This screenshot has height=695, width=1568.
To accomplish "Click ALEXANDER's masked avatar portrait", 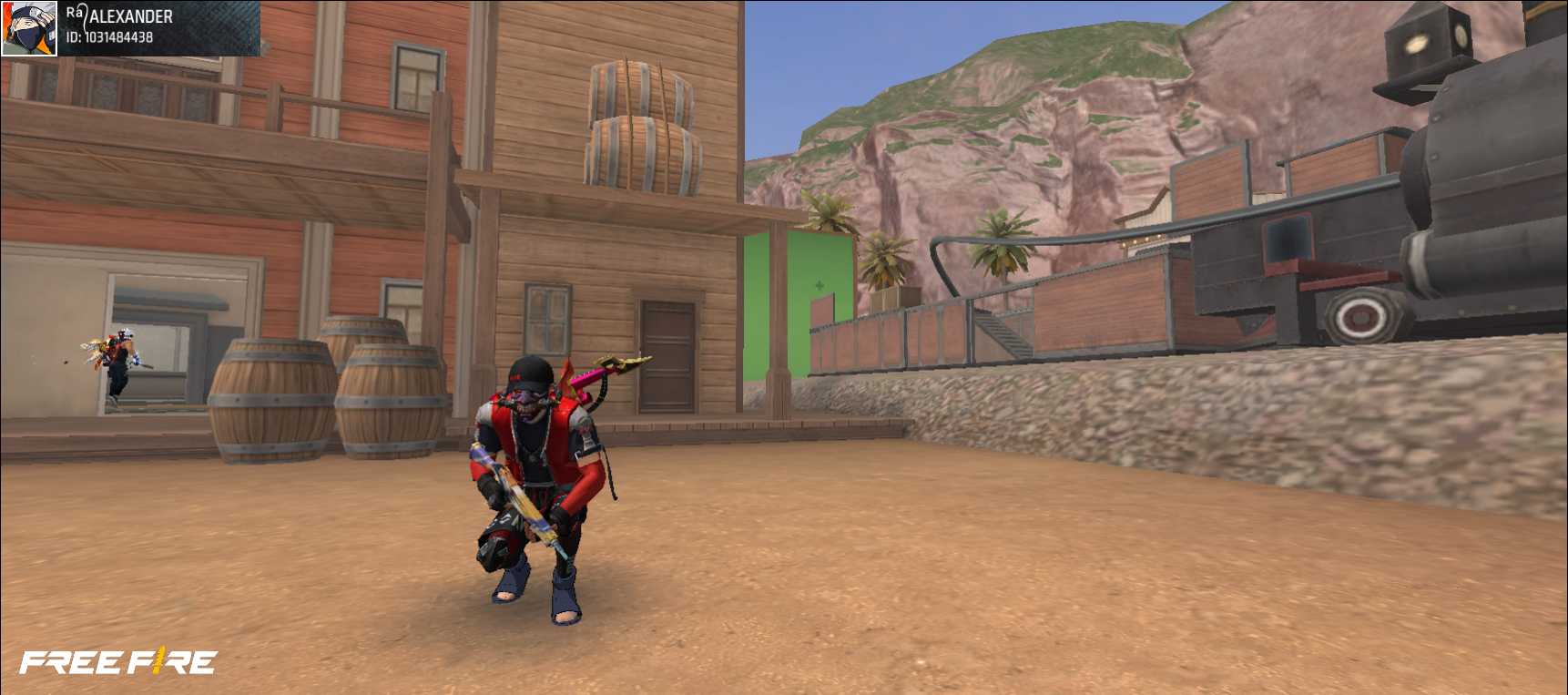I will [x=29, y=28].
